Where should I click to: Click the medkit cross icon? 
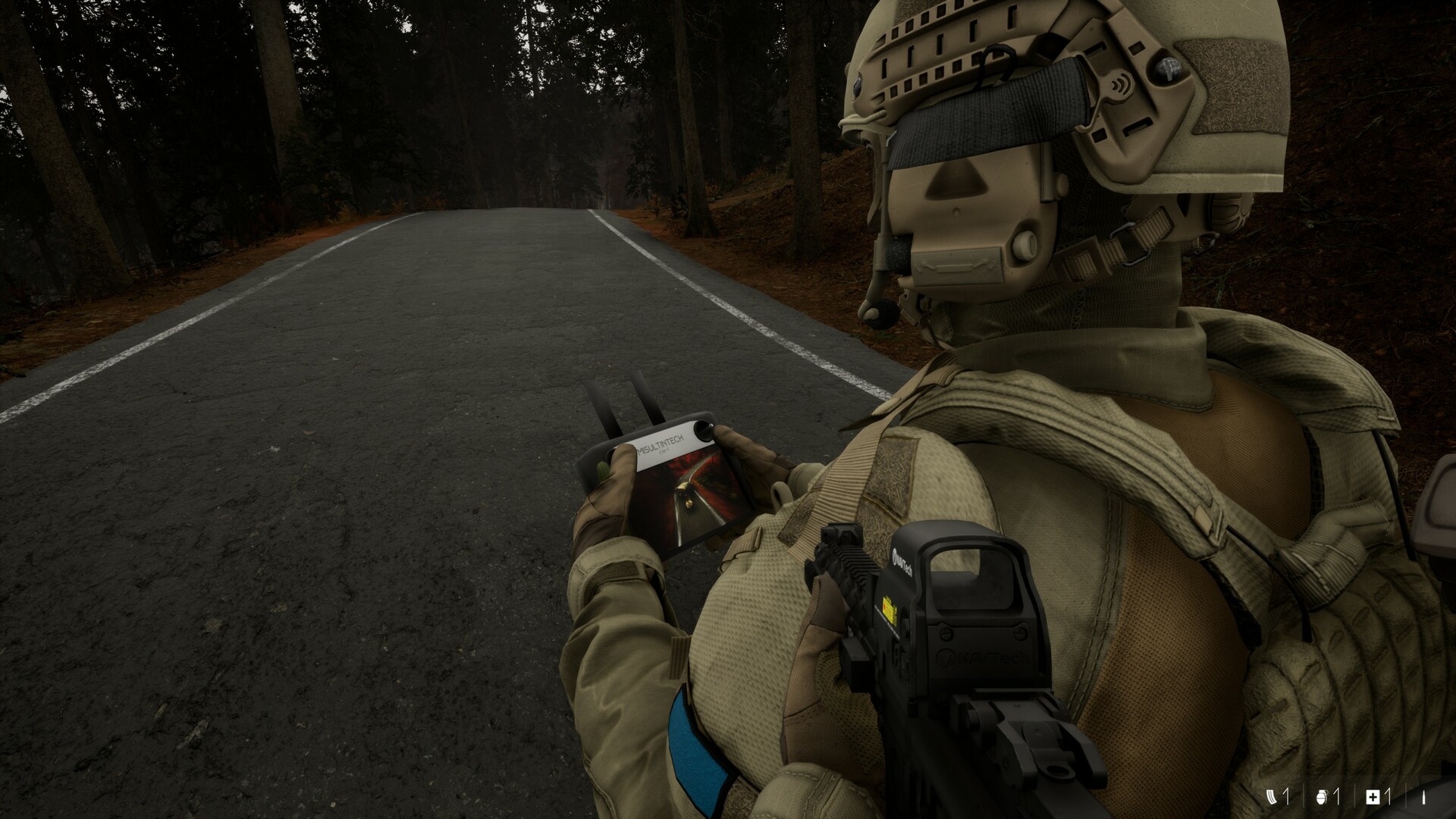click(x=1373, y=796)
